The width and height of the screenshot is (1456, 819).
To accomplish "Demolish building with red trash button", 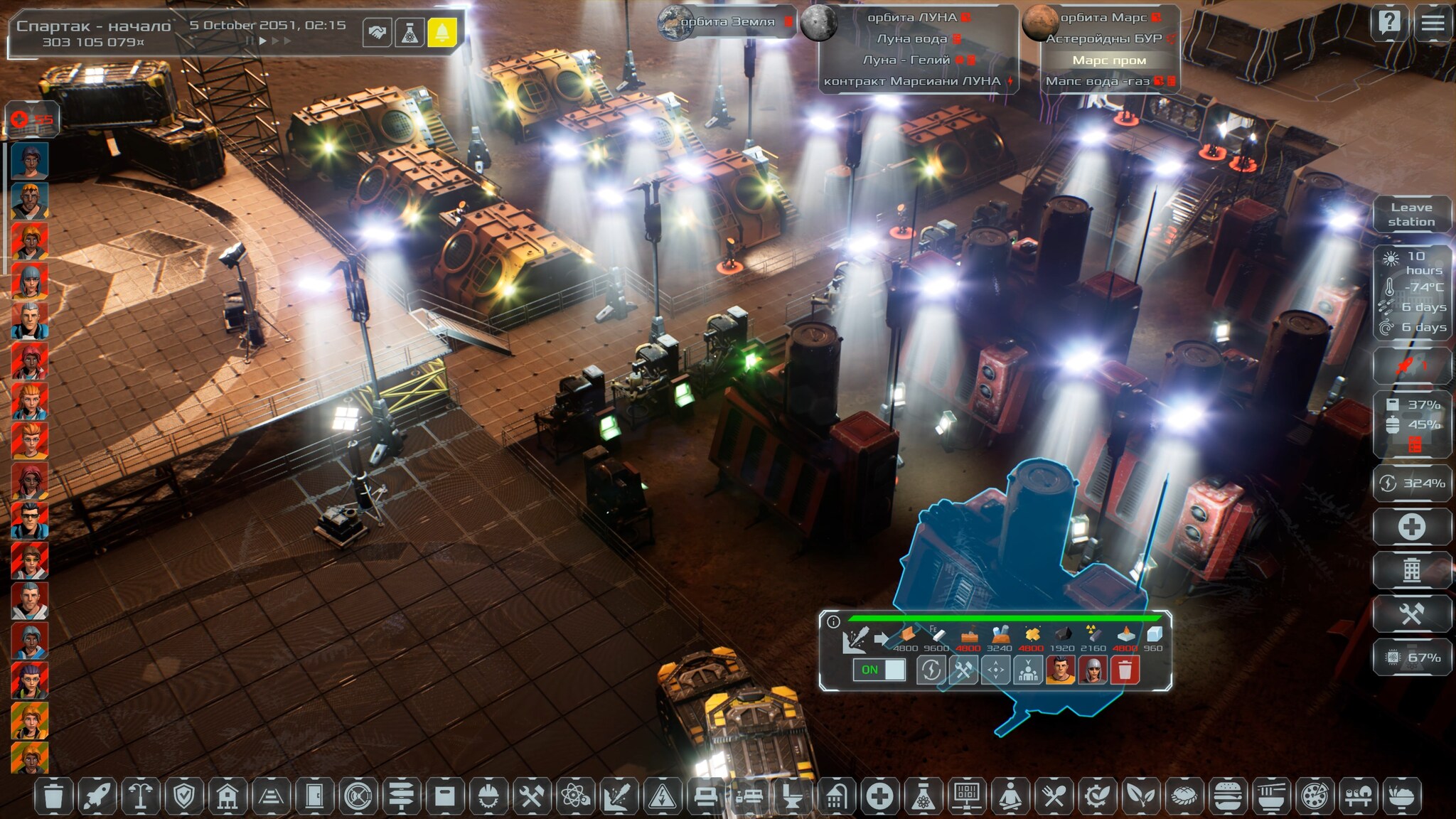I will [x=1124, y=670].
